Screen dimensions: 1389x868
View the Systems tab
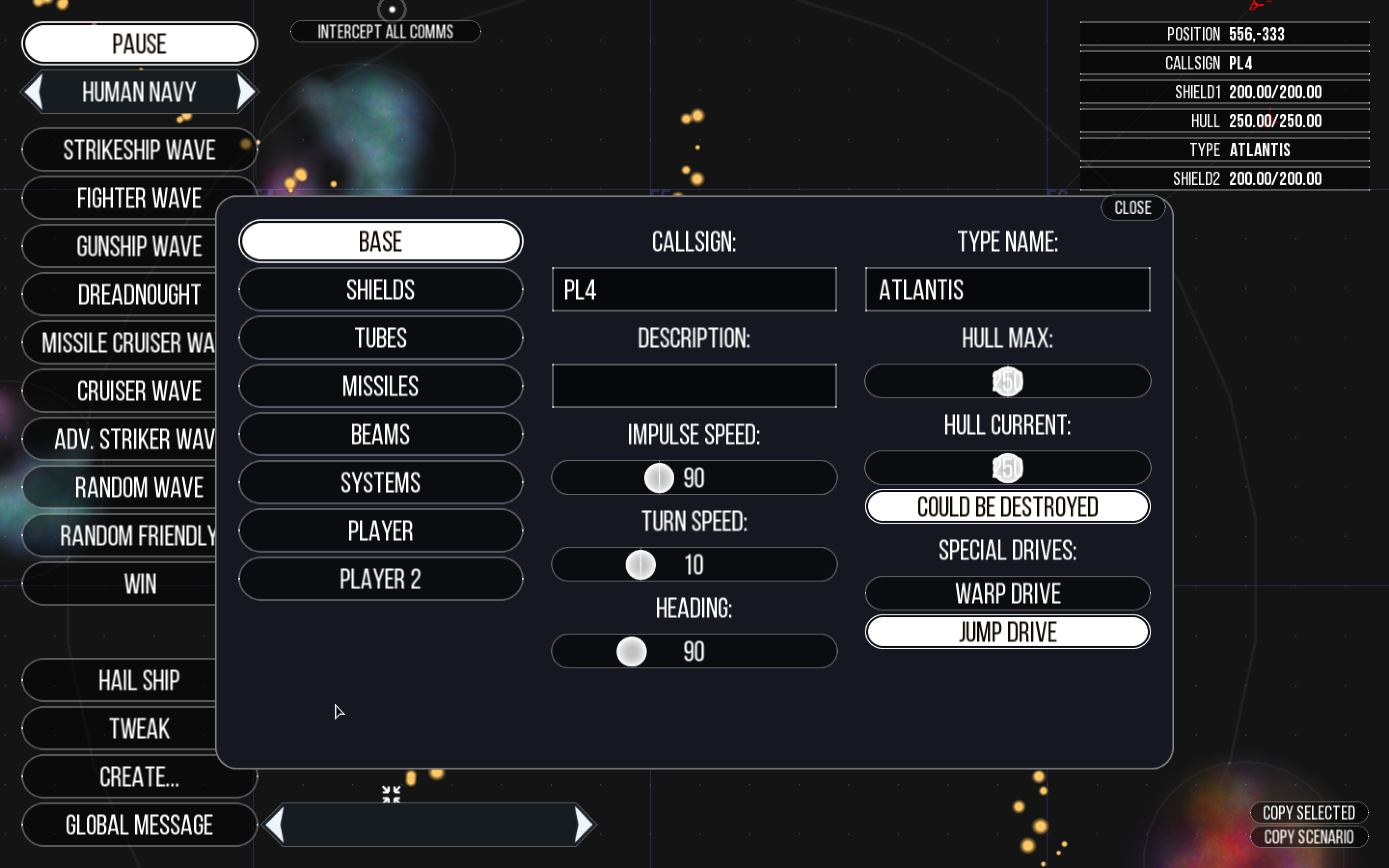(381, 483)
